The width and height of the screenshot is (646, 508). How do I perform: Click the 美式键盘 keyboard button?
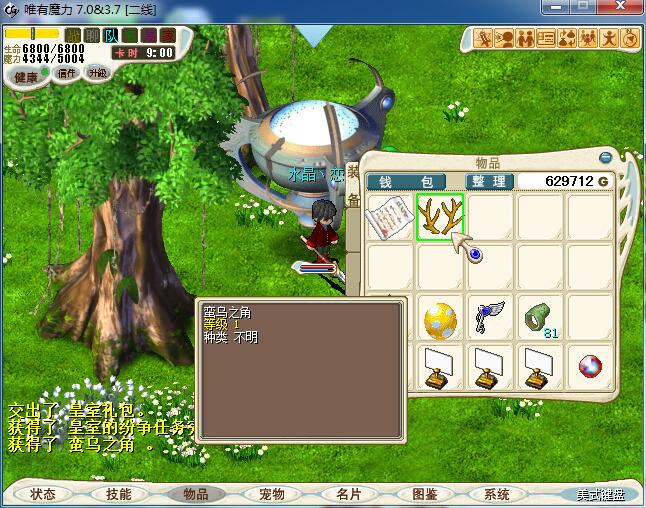coord(600,494)
